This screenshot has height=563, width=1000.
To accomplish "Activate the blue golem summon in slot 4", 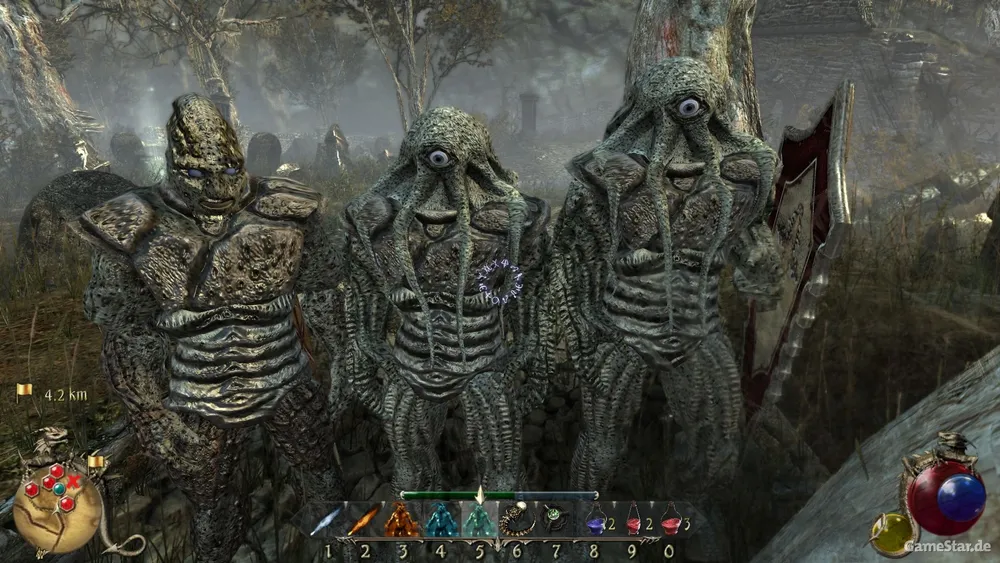I will [441, 520].
